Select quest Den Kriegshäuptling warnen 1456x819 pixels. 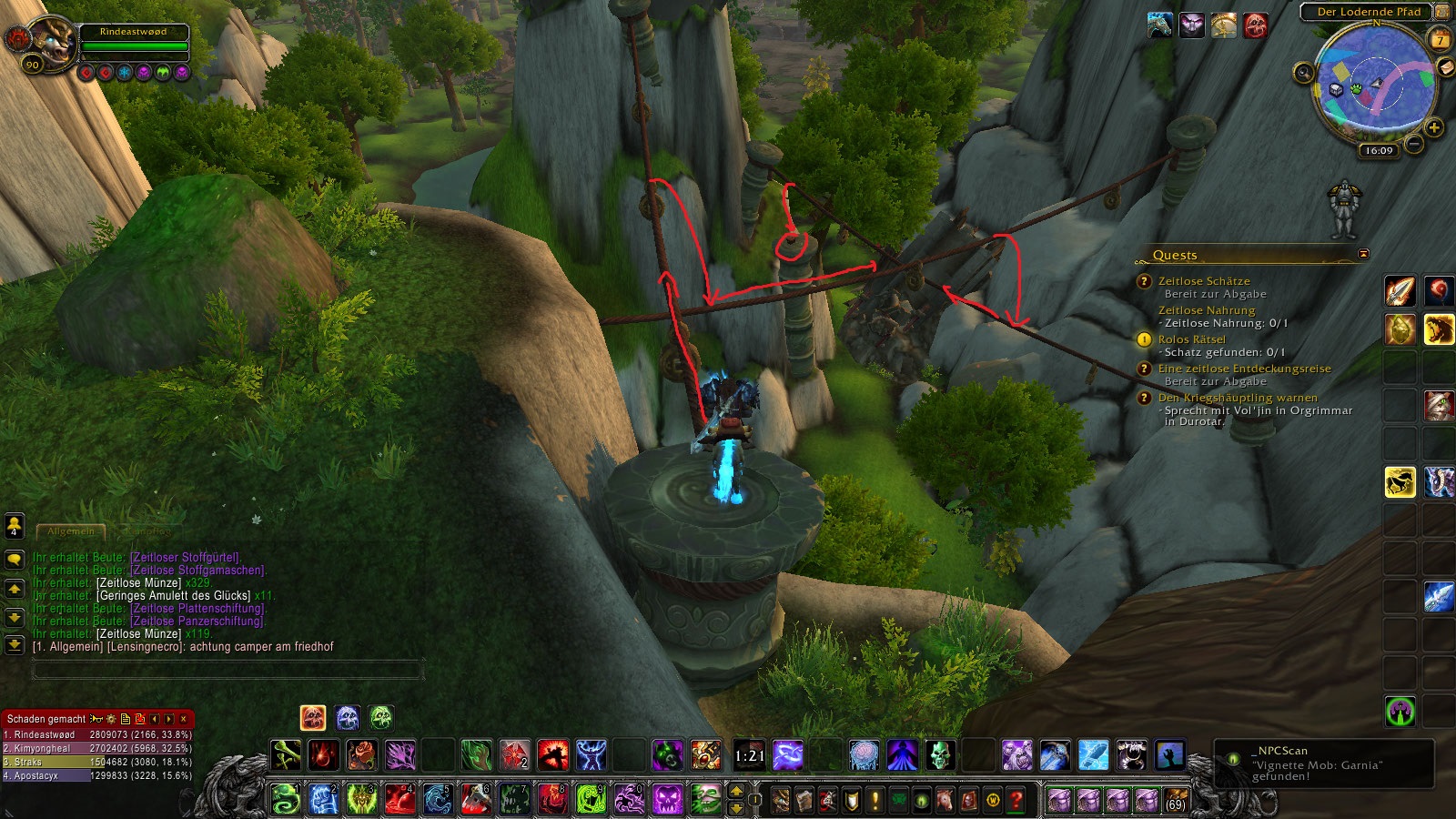click(1237, 398)
